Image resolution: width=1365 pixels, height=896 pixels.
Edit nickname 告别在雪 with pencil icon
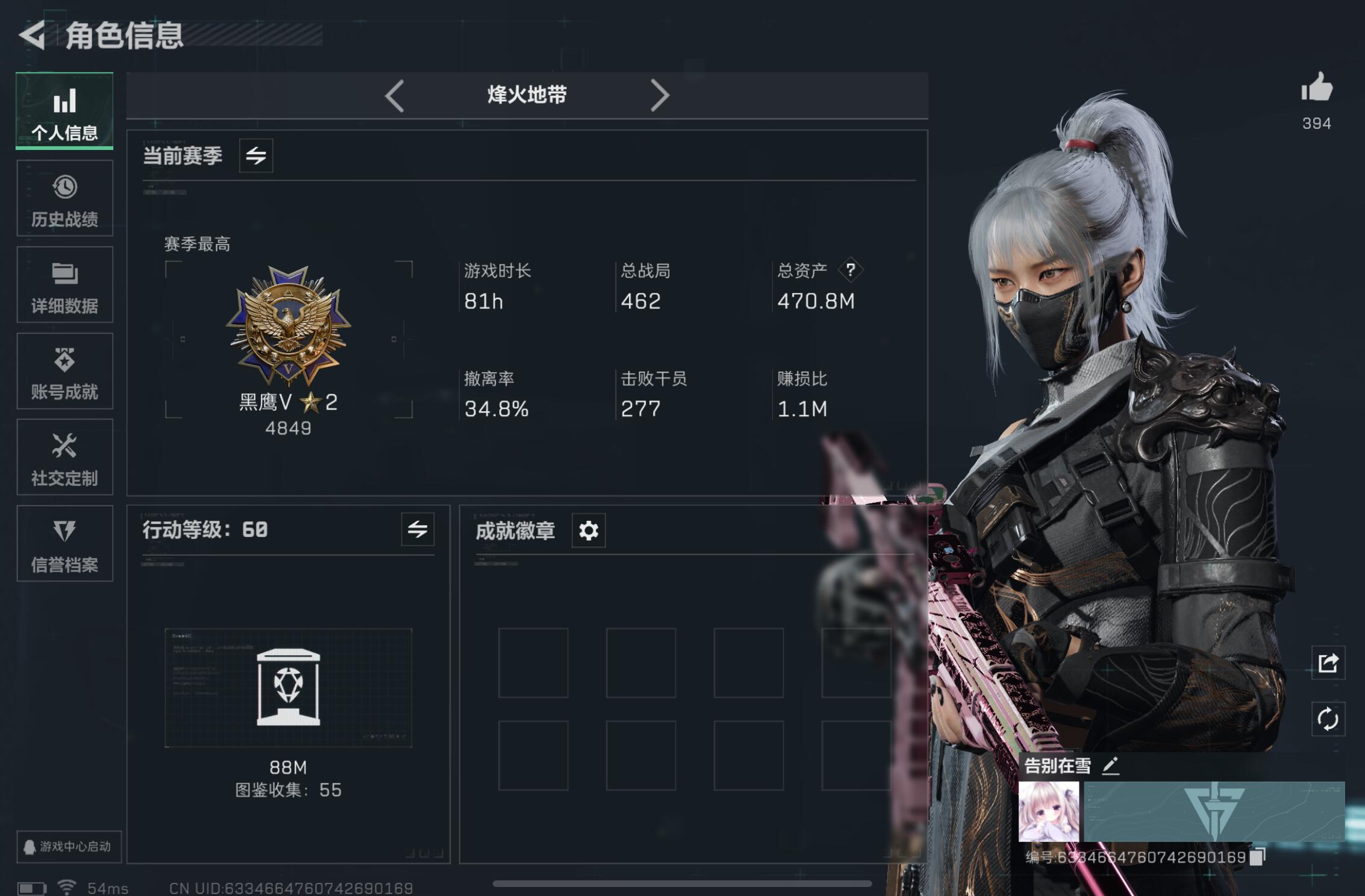tap(1111, 765)
